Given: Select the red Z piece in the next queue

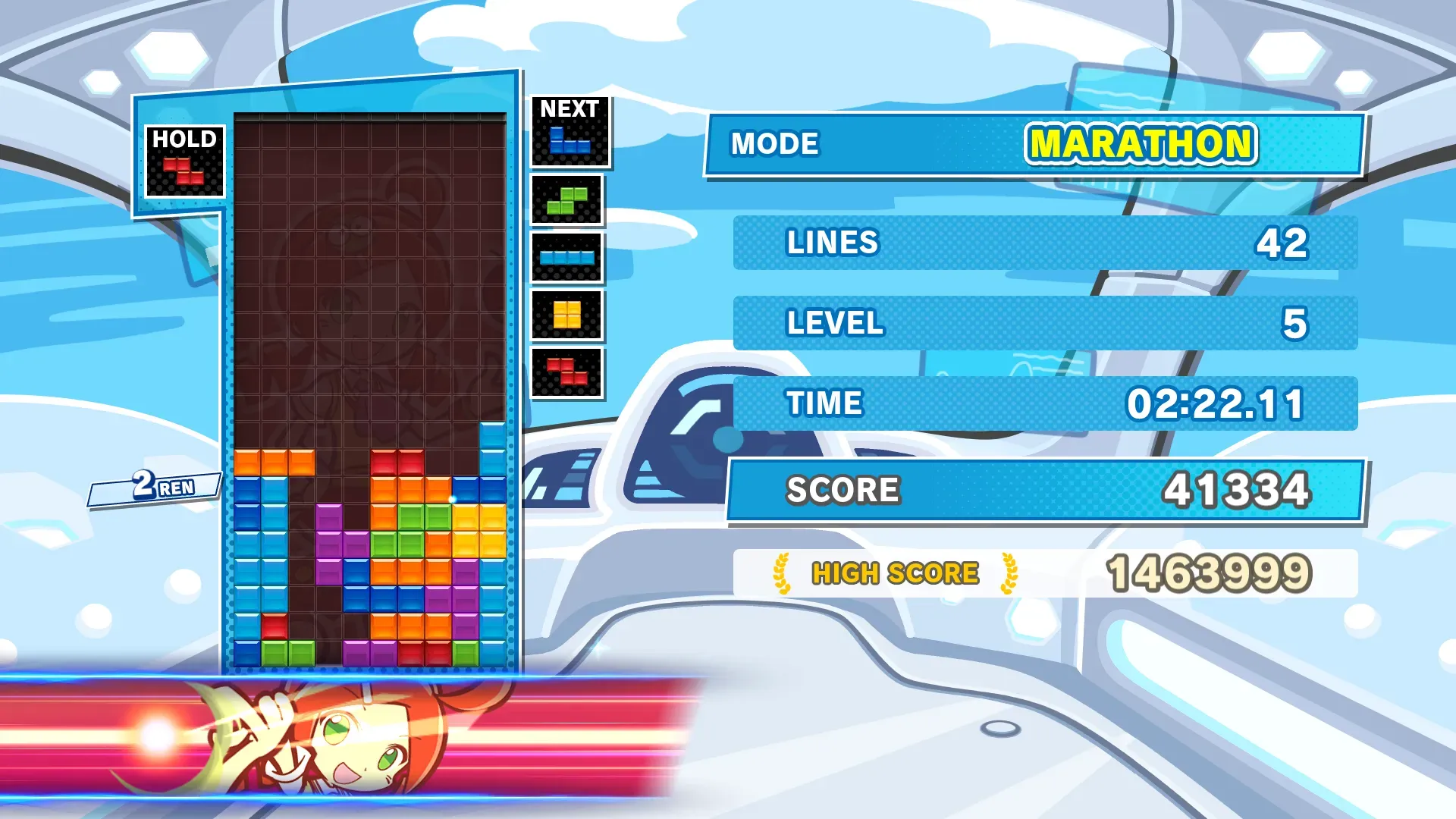Looking at the screenshot, I should click(x=567, y=372).
